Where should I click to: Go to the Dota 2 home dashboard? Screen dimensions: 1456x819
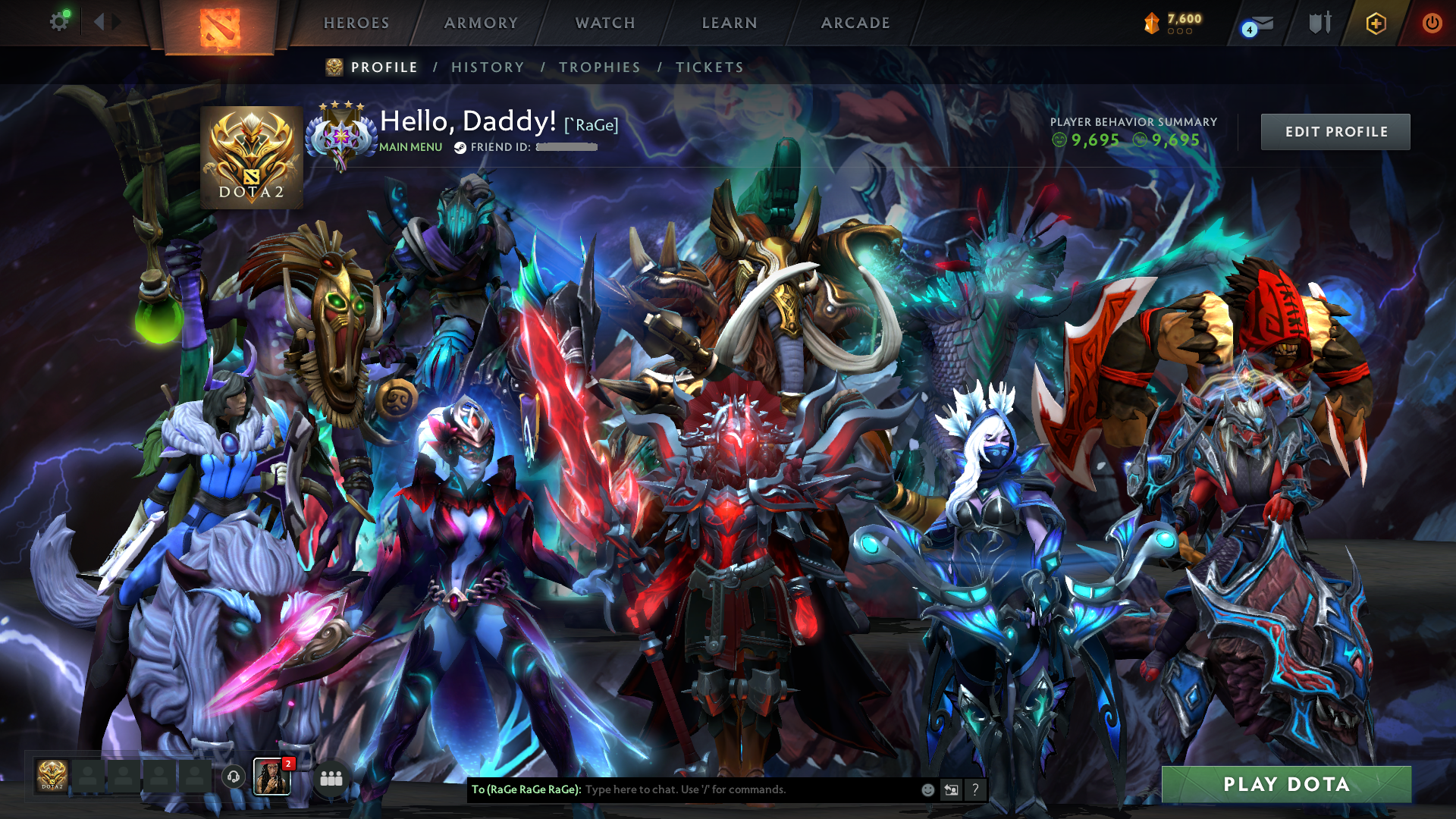pos(220,28)
